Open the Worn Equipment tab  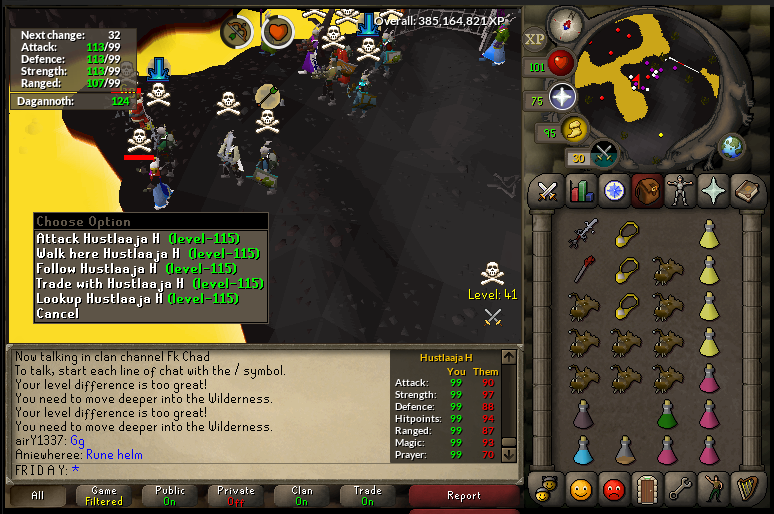(x=679, y=190)
